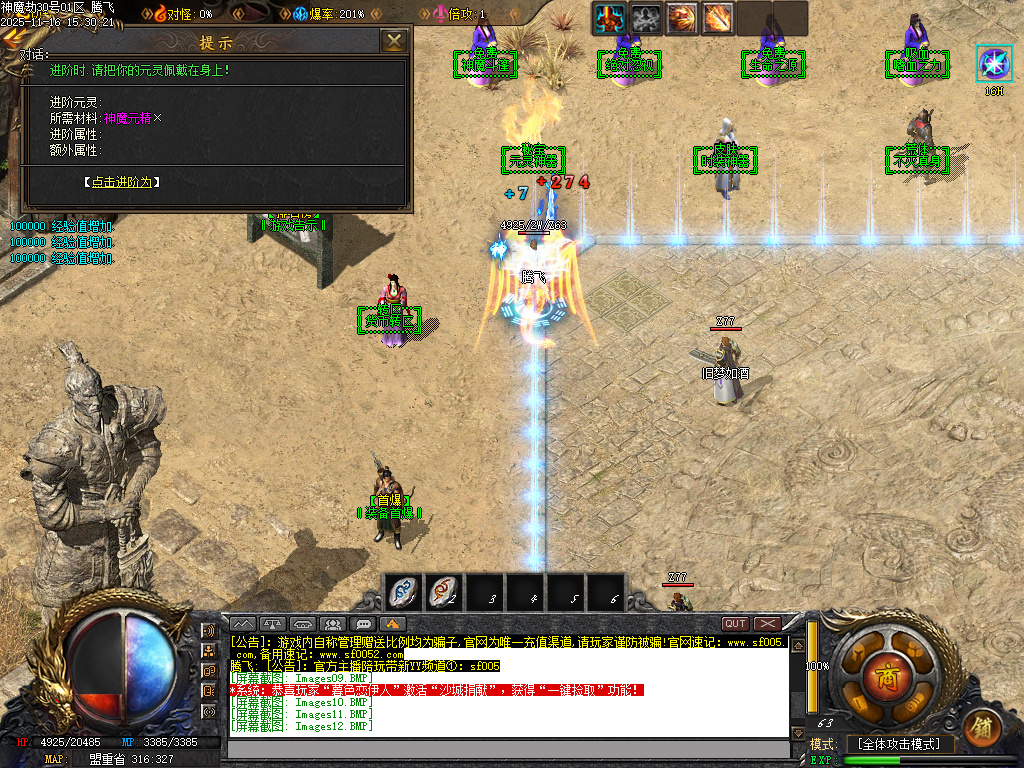Select the speech bubble chat toolbar button
Image resolution: width=1024 pixels, height=768 pixels.
click(x=363, y=624)
